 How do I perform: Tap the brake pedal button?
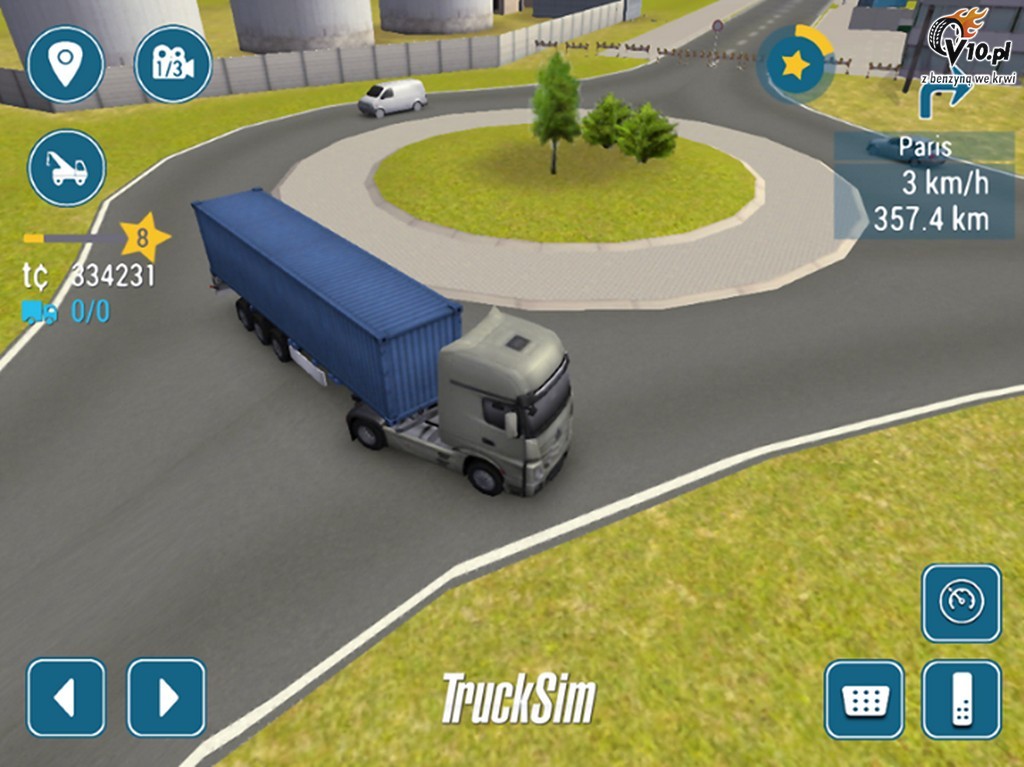[863, 700]
